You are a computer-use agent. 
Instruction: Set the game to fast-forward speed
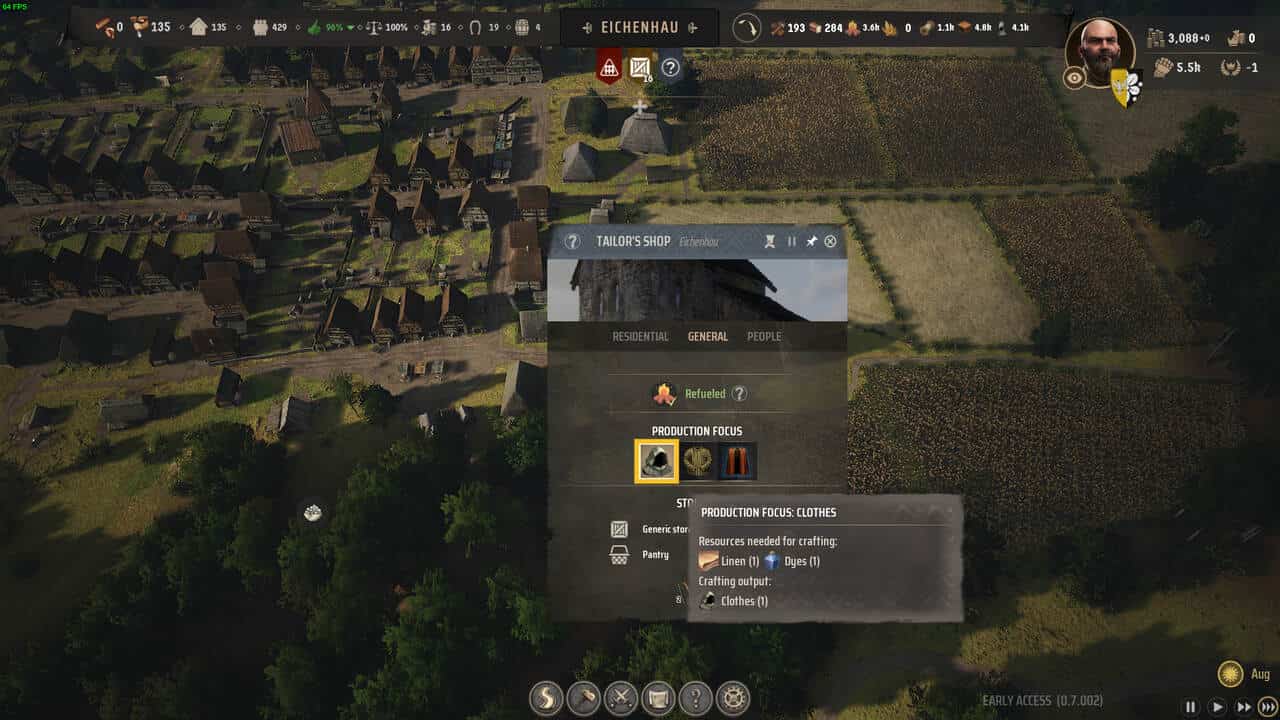[x=1243, y=707]
